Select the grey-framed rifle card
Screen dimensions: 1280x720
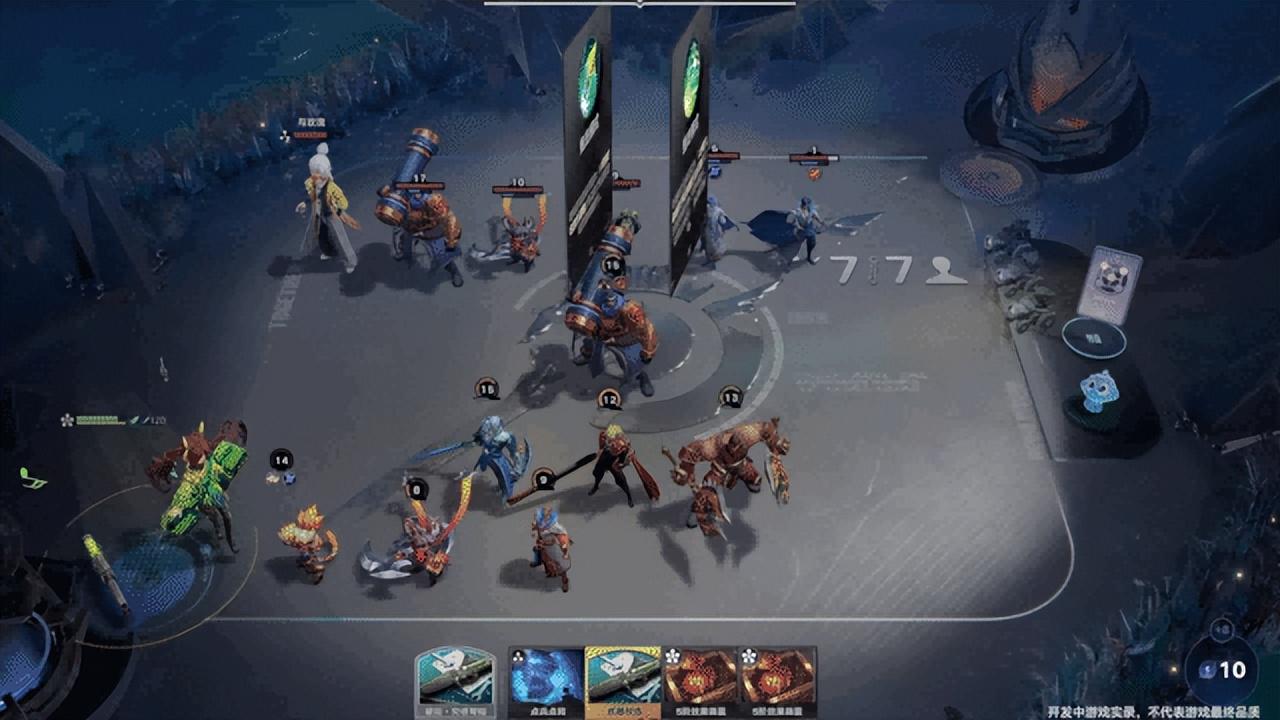(x=455, y=681)
